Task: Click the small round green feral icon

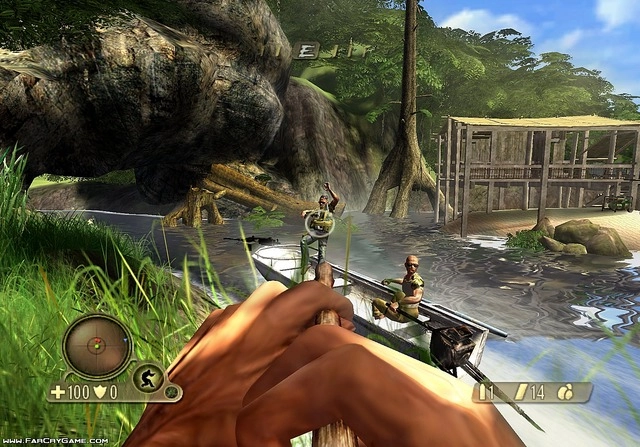Action: click(x=171, y=393)
